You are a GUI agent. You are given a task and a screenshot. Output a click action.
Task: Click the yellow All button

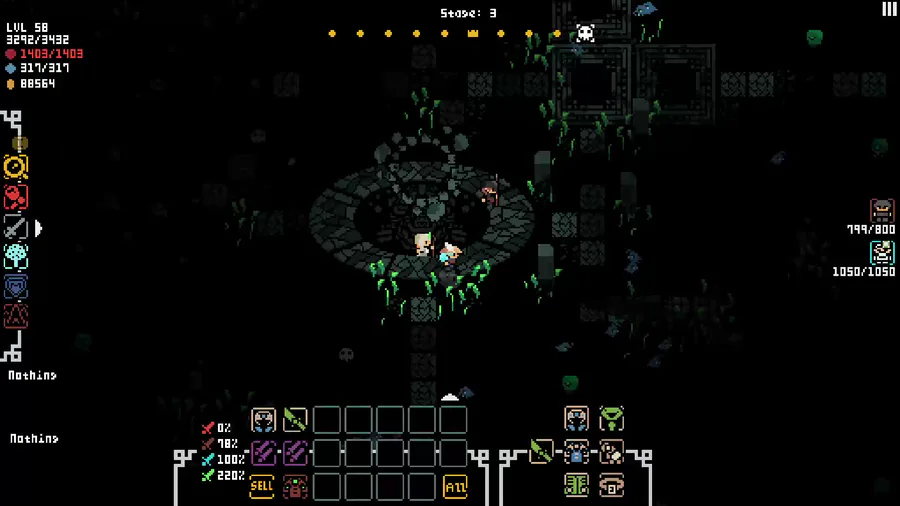[x=455, y=487]
